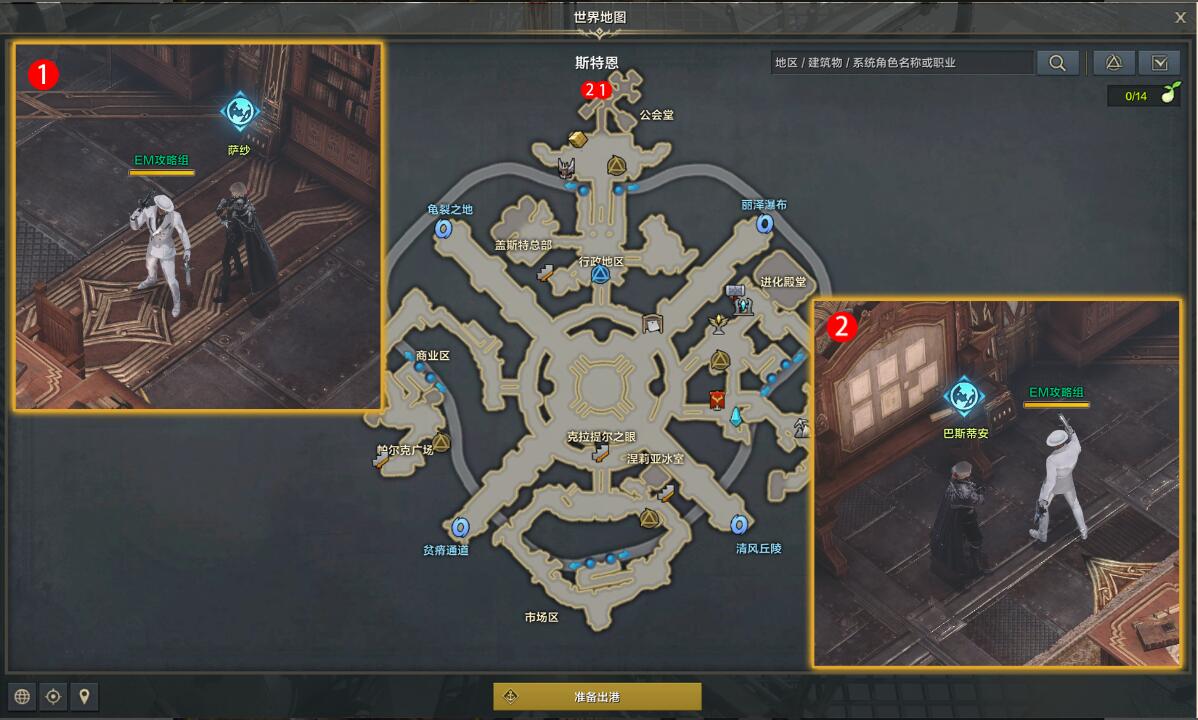Select the horned helmet map marker

[x=568, y=168]
